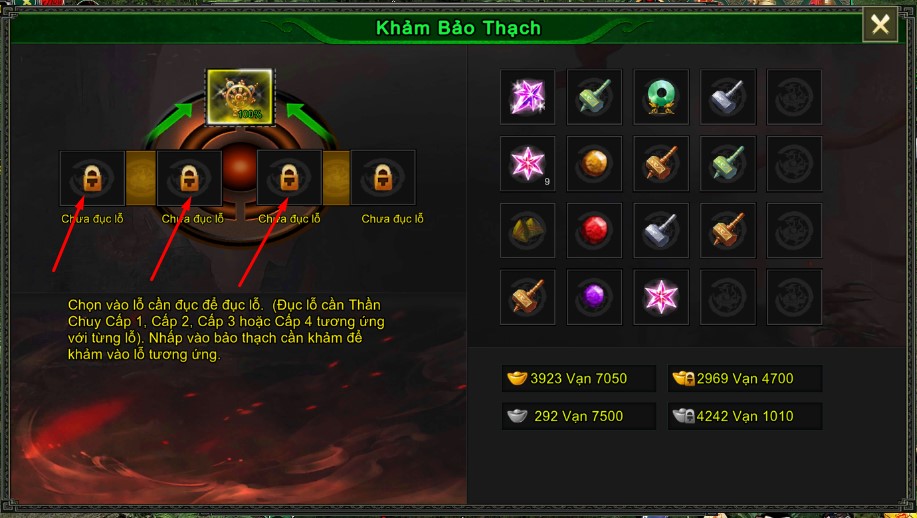
Task: Close the Khảm Bảo Thạch window
Action: (x=880, y=25)
